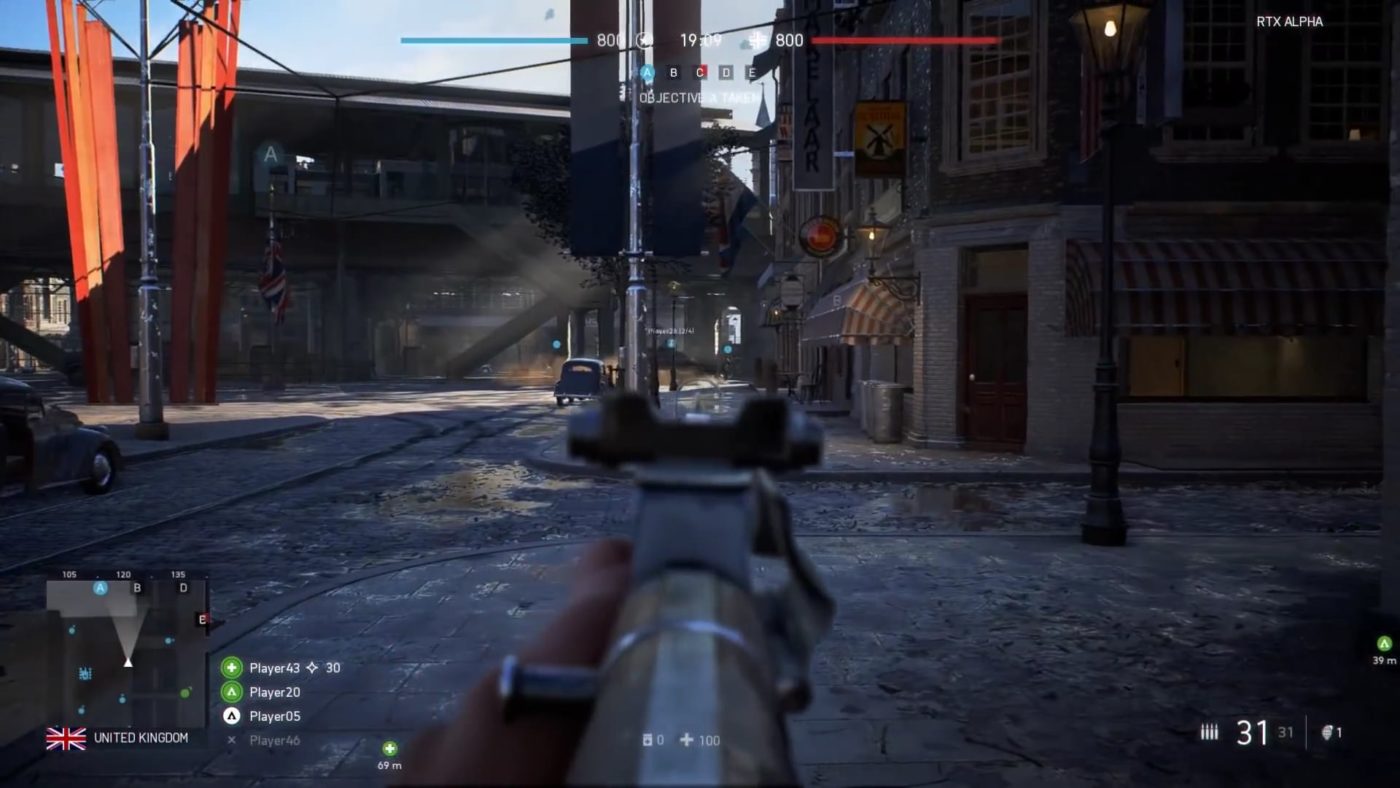
Task: Select Player43 in the squad list
Action: tap(274, 668)
